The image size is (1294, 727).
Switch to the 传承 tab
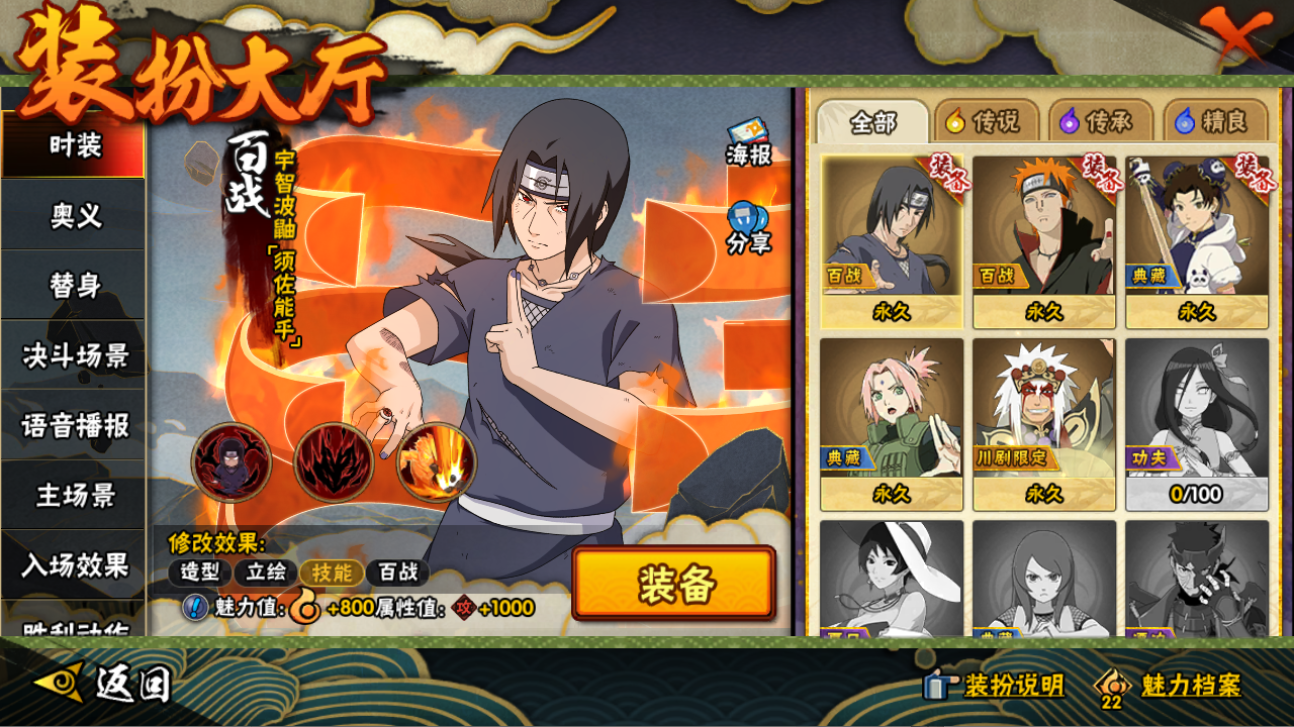[x=1097, y=122]
